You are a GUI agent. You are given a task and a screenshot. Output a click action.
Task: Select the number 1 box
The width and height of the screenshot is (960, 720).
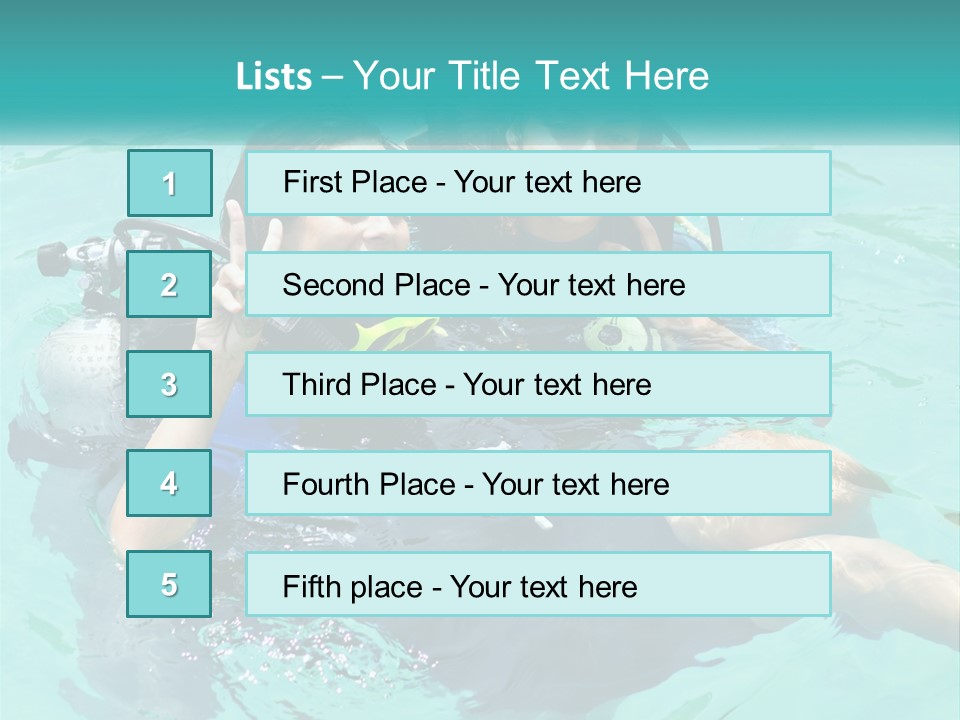pos(170,183)
